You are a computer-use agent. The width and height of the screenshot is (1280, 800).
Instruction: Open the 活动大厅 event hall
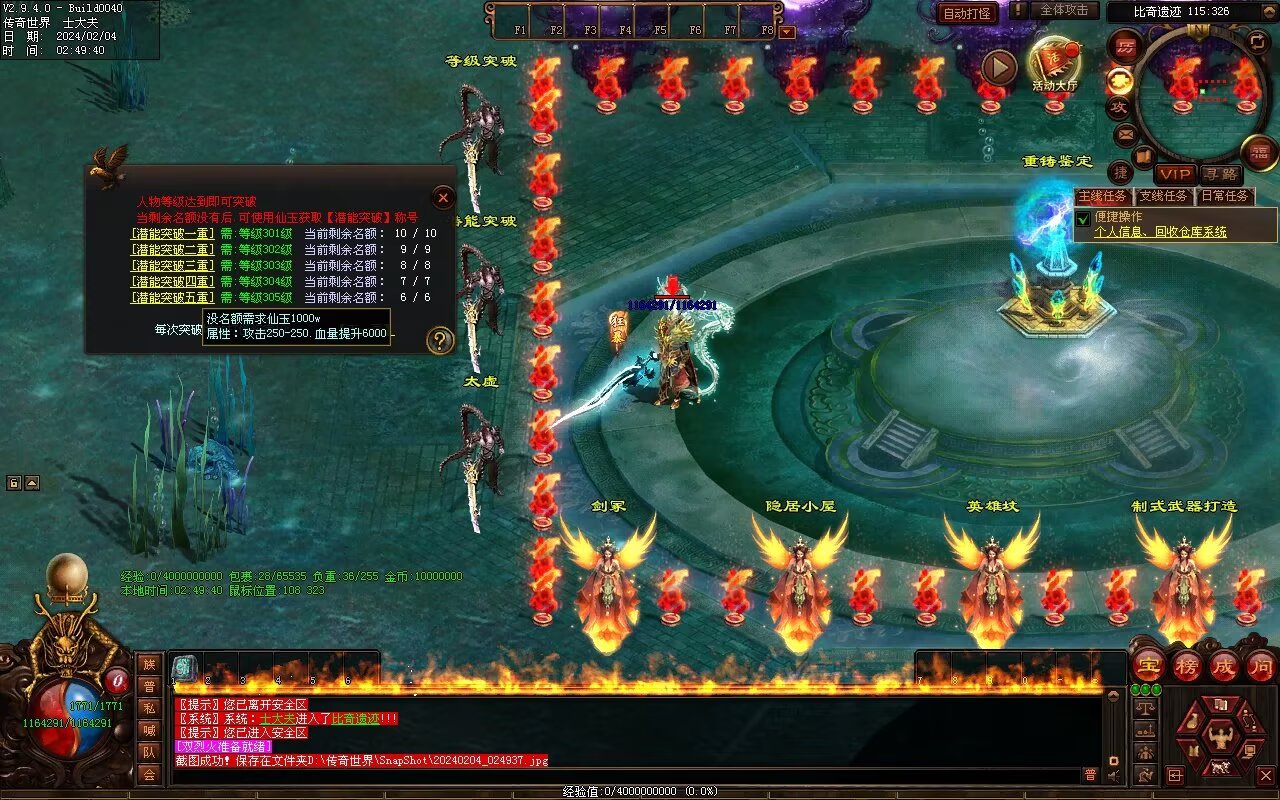(x=1054, y=64)
